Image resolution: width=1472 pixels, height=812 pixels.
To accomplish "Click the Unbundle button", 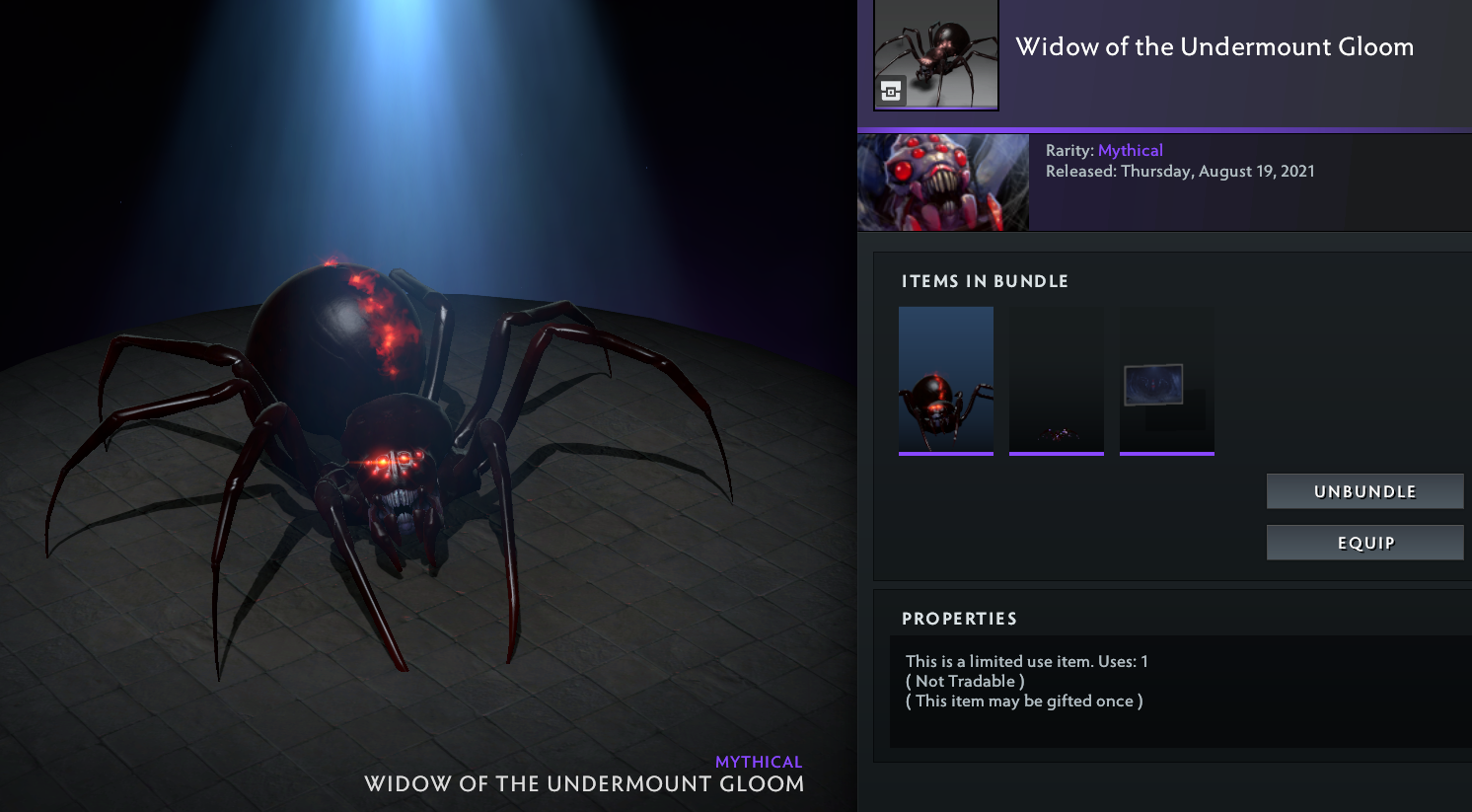I will pos(1364,491).
